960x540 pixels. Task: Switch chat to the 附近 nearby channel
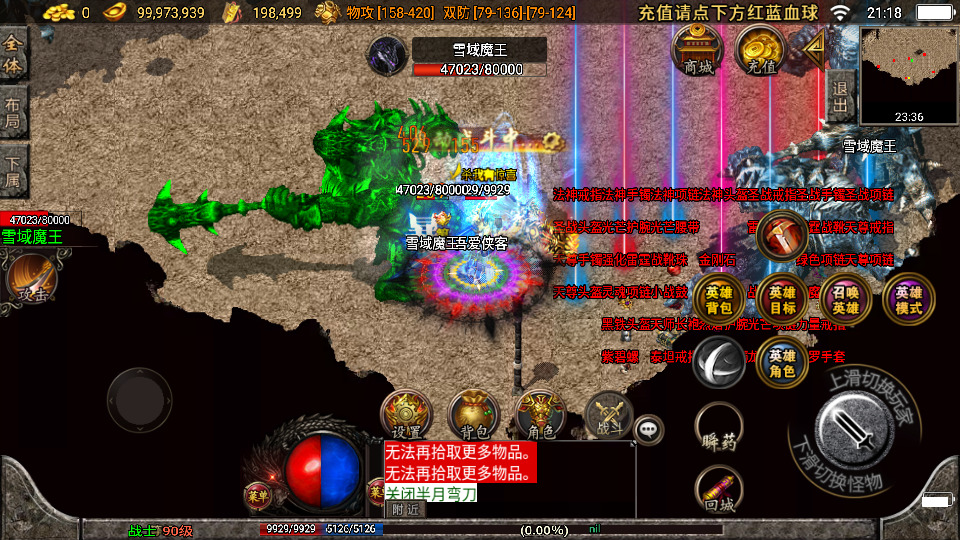(x=406, y=509)
